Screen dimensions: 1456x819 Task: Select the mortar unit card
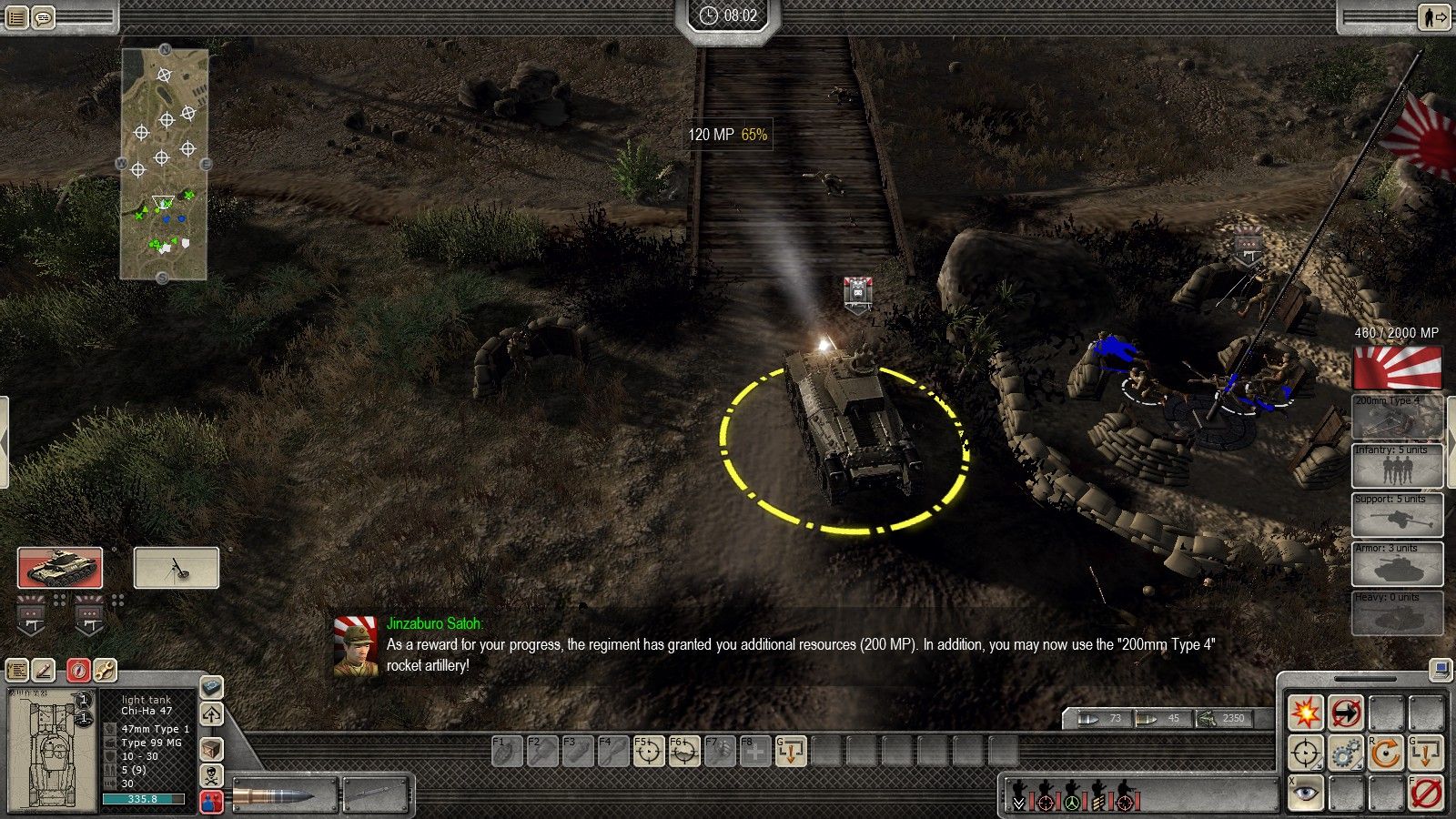click(177, 568)
